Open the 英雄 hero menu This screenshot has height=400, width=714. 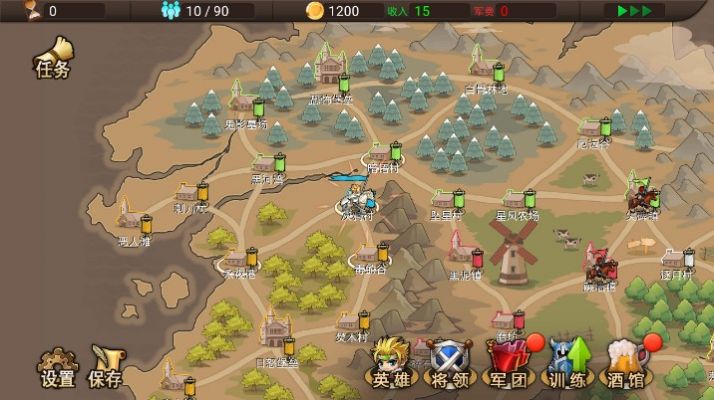[389, 363]
